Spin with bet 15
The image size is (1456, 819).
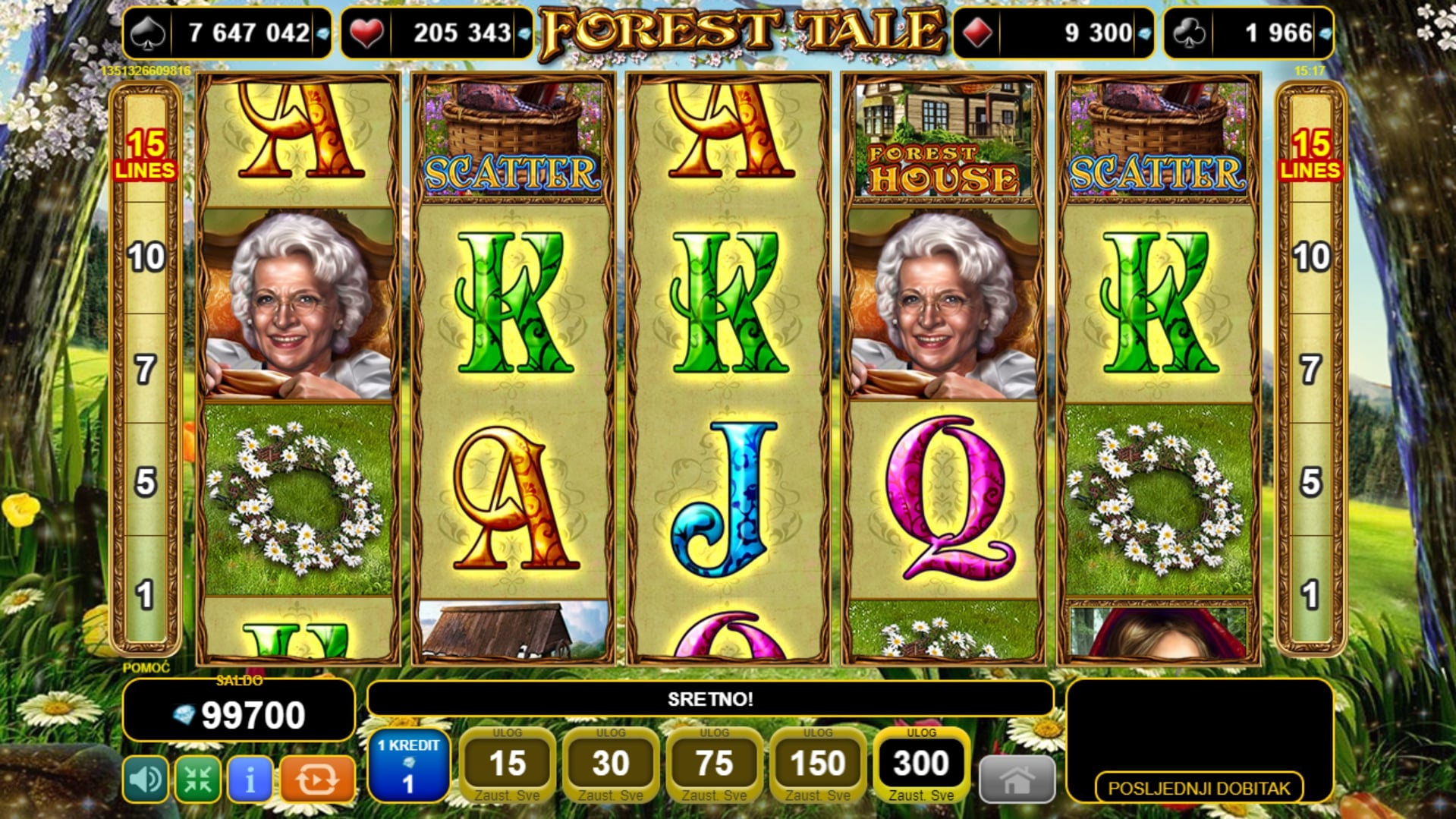pos(507,764)
